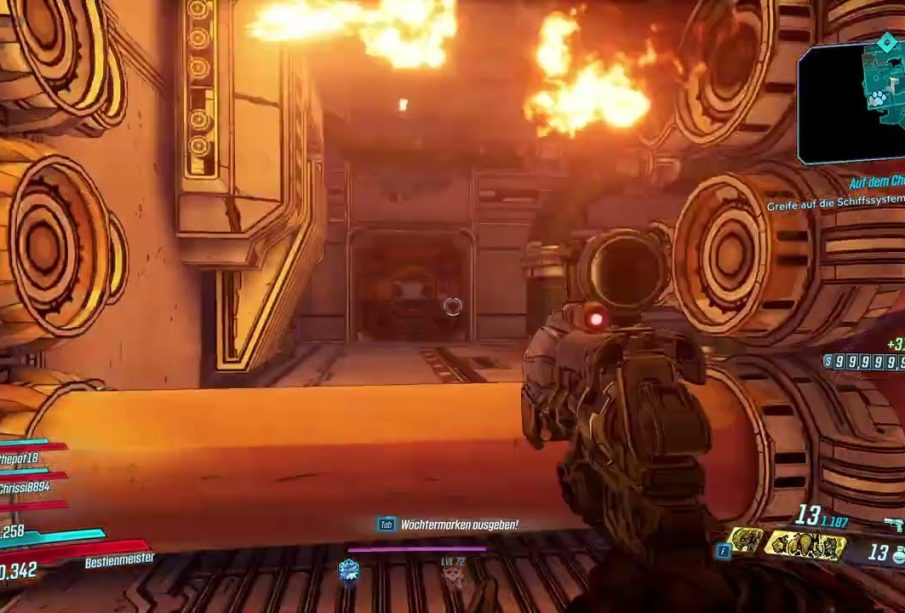Click the paw print marker on minimap
905x613 pixels.
click(878, 98)
